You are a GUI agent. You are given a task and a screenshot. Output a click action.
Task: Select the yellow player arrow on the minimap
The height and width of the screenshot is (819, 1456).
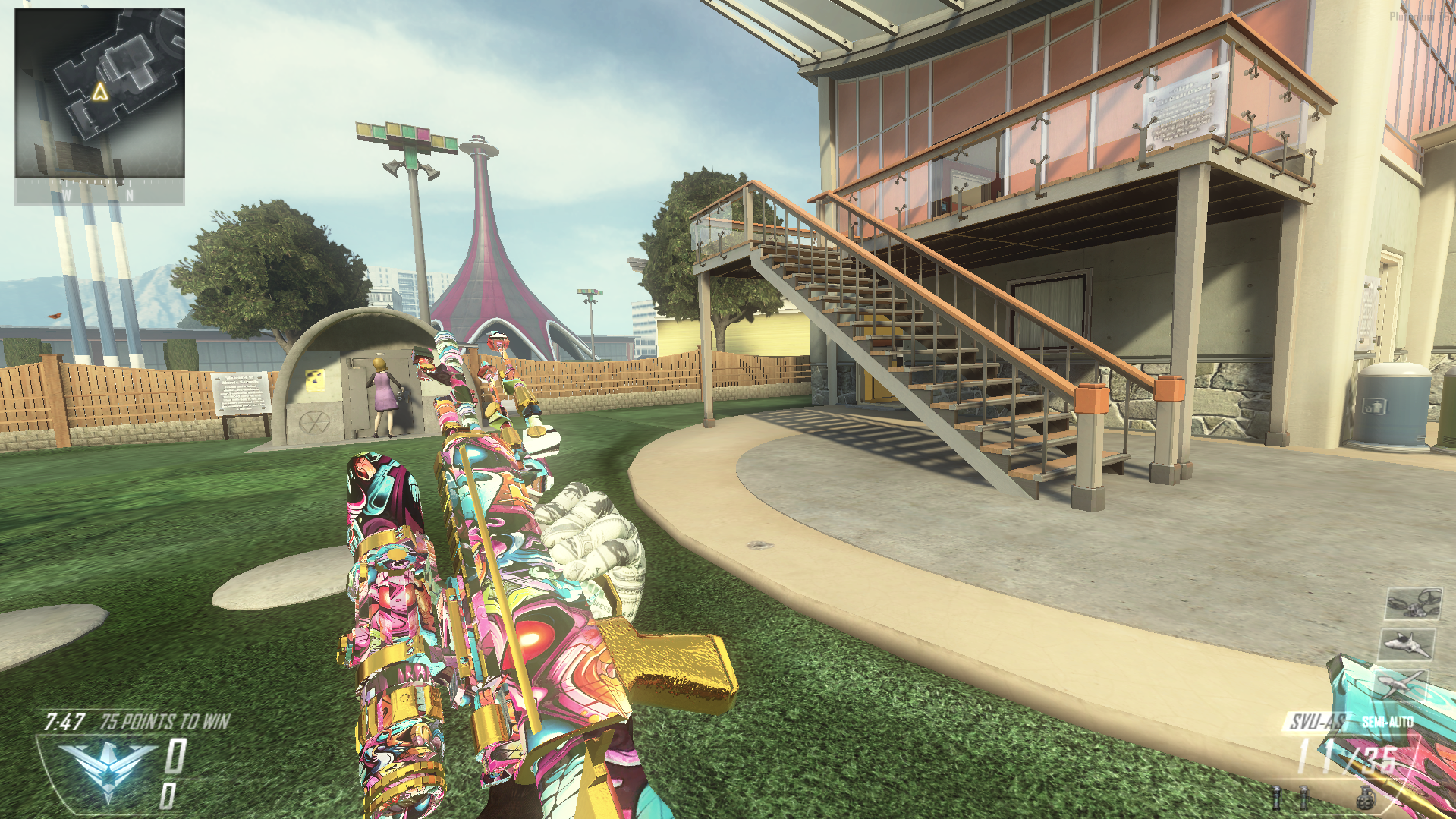[100, 93]
